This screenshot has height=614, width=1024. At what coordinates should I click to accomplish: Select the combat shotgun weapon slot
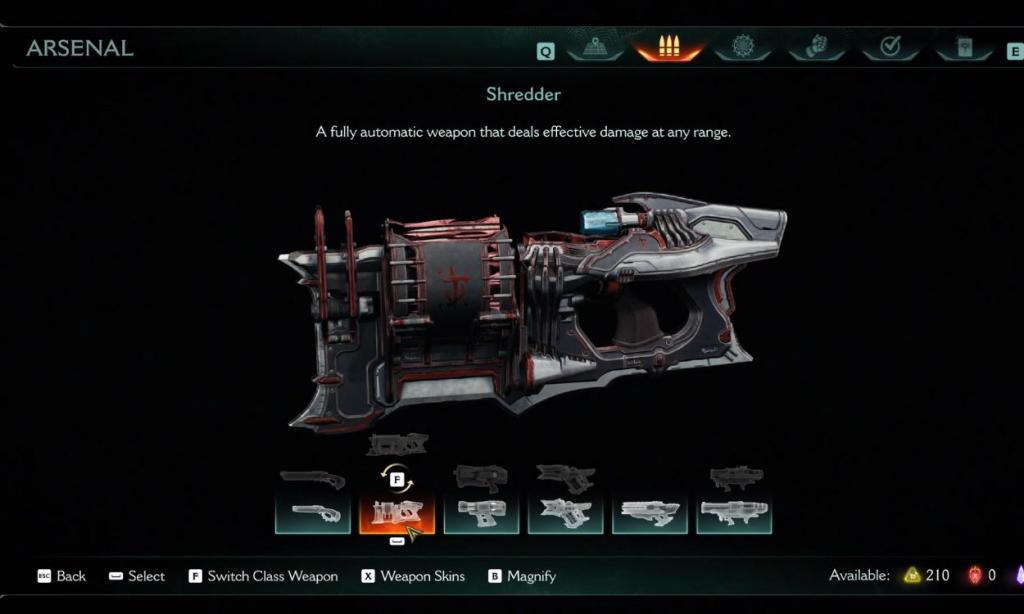pos(313,514)
